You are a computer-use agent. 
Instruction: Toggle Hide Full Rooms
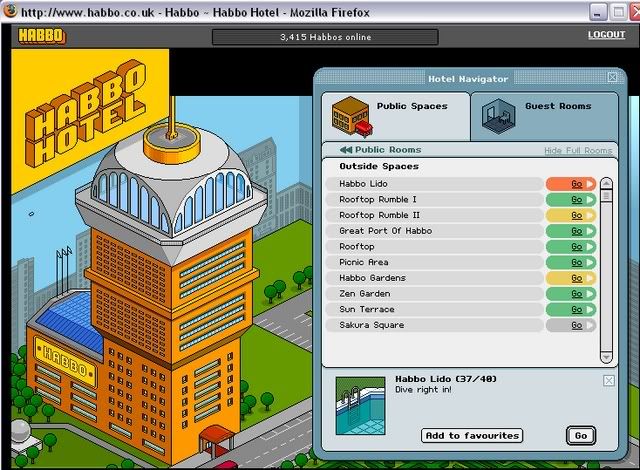[x=577, y=151]
